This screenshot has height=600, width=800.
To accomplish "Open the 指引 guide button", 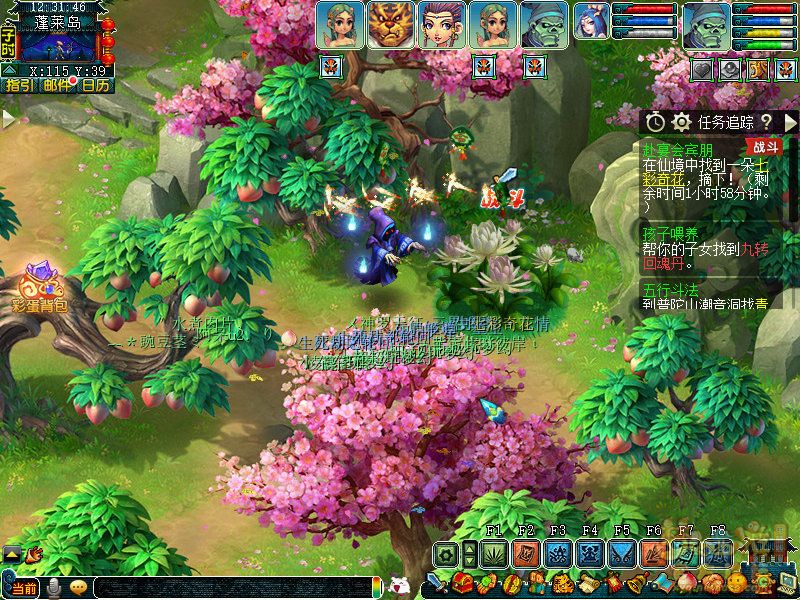I will tap(18, 86).
